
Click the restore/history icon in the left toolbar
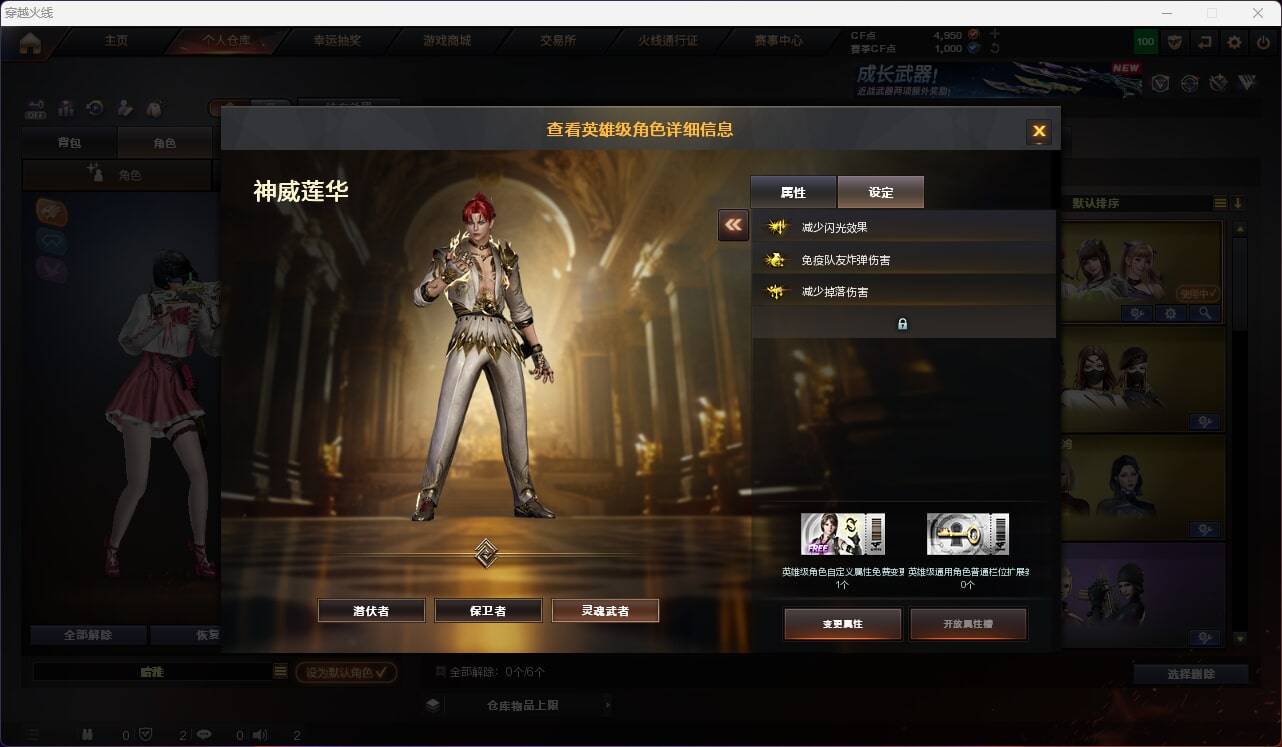[x=96, y=108]
